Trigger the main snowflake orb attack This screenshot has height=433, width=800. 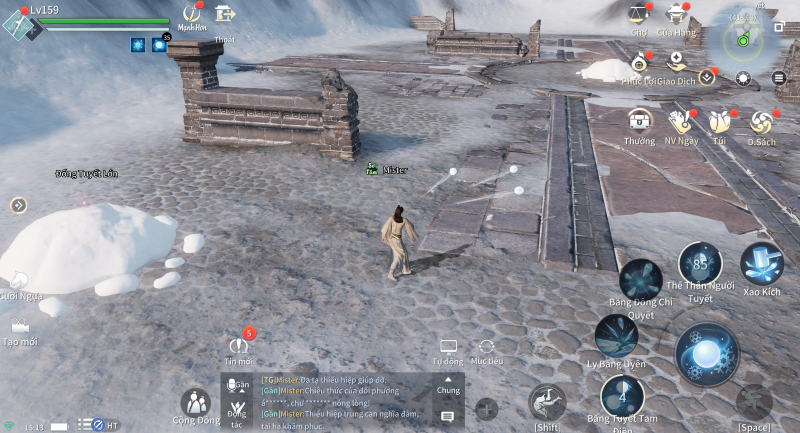[706, 353]
